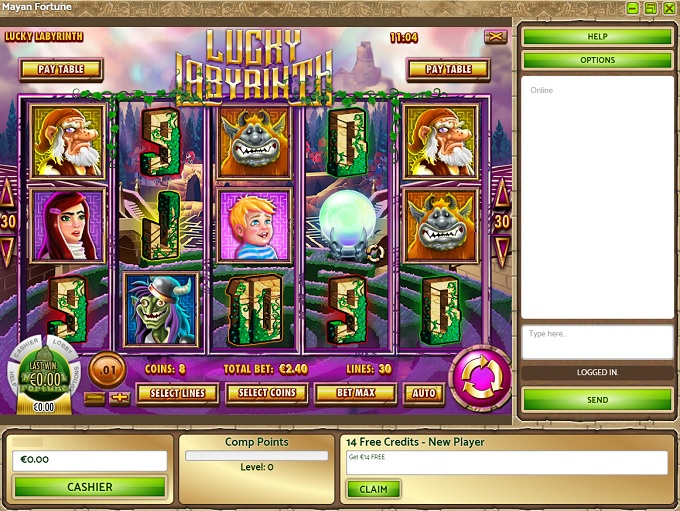Activate Auto spin
This screenshot has height=511, width=680.
coord(424,393)
